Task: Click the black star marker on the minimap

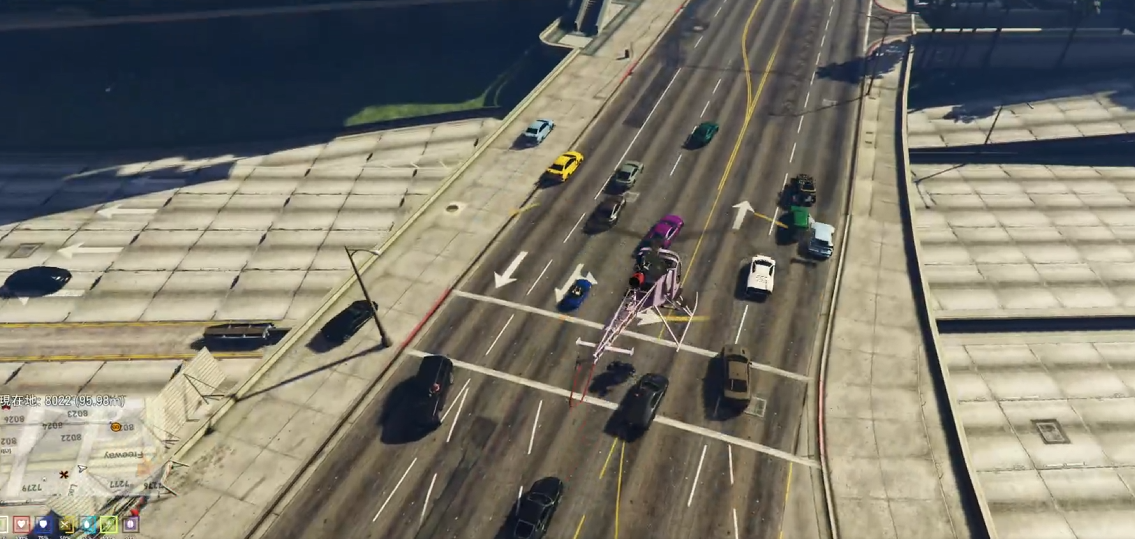Action: pyautogui.click(x=64, y=473)
